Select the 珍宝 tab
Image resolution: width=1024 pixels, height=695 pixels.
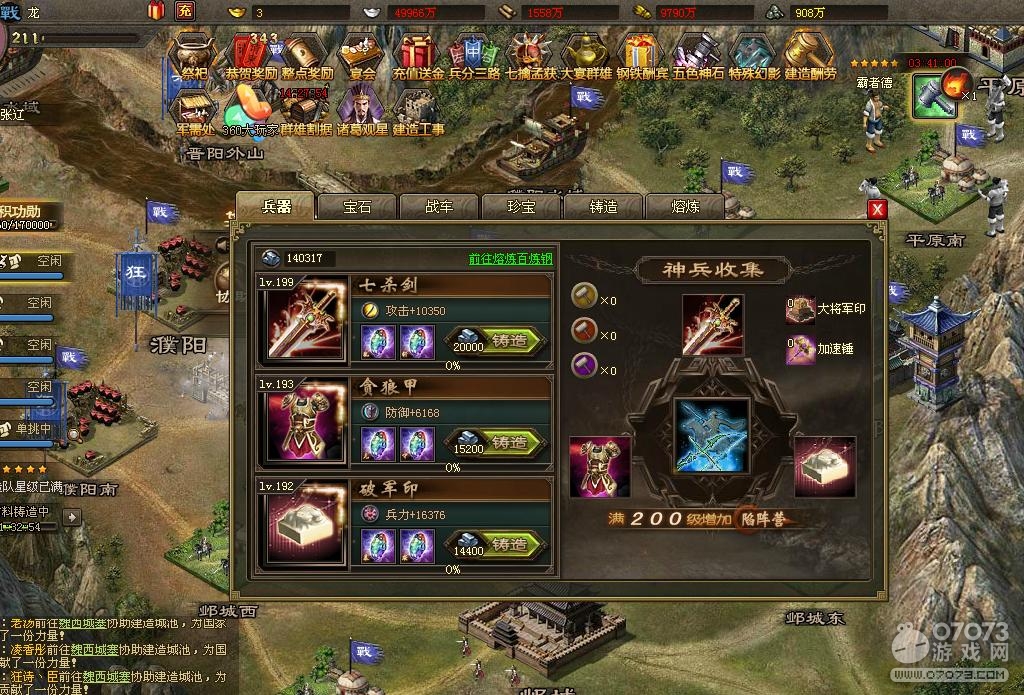pyautogui.click(x=521, y=207)
